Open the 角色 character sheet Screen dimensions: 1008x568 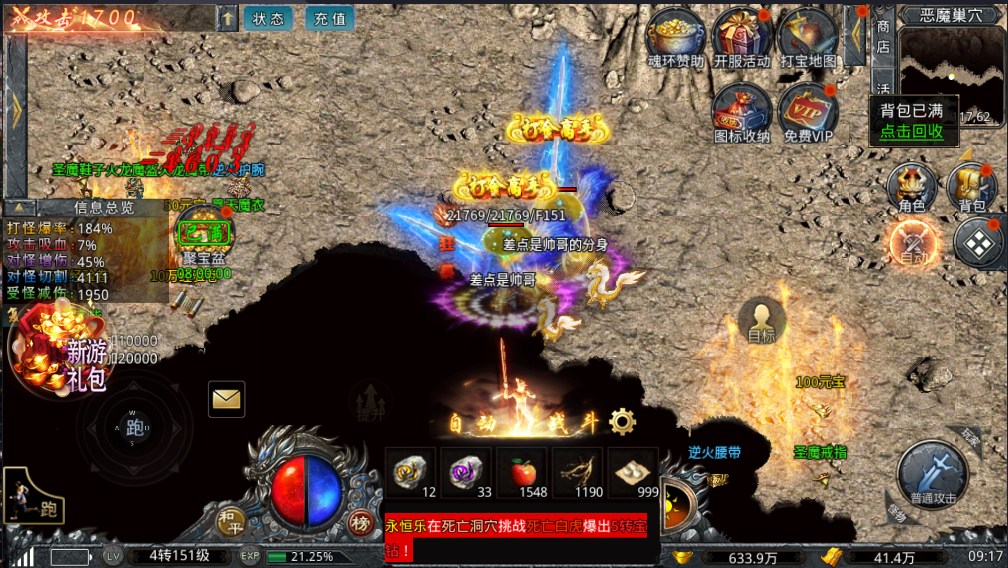(911, 186)
